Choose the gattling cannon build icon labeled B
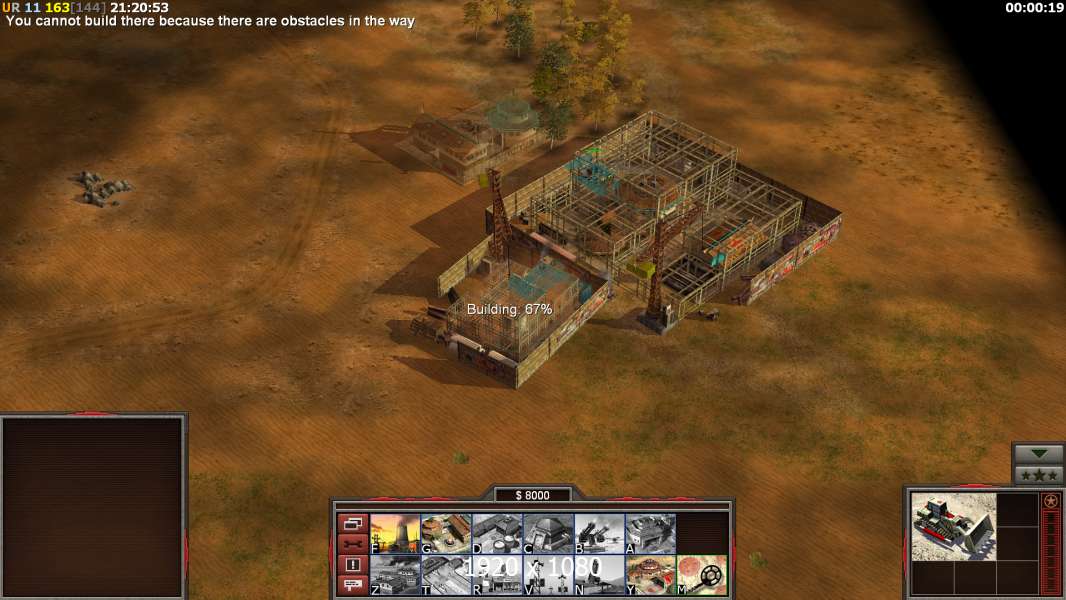This screenshot has height=600, width=1066. 599,534
